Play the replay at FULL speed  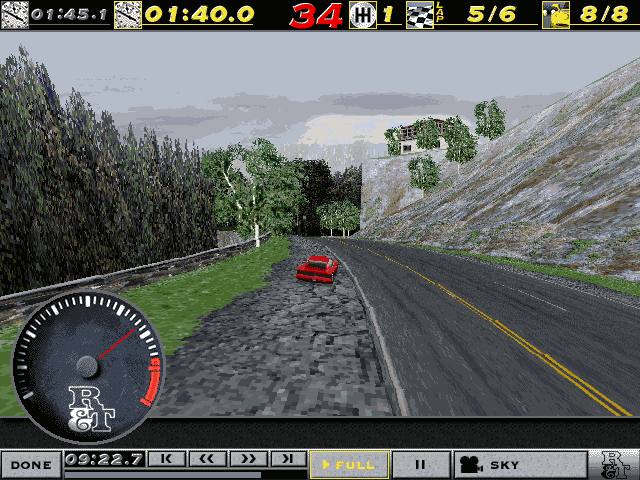(347, 464)
